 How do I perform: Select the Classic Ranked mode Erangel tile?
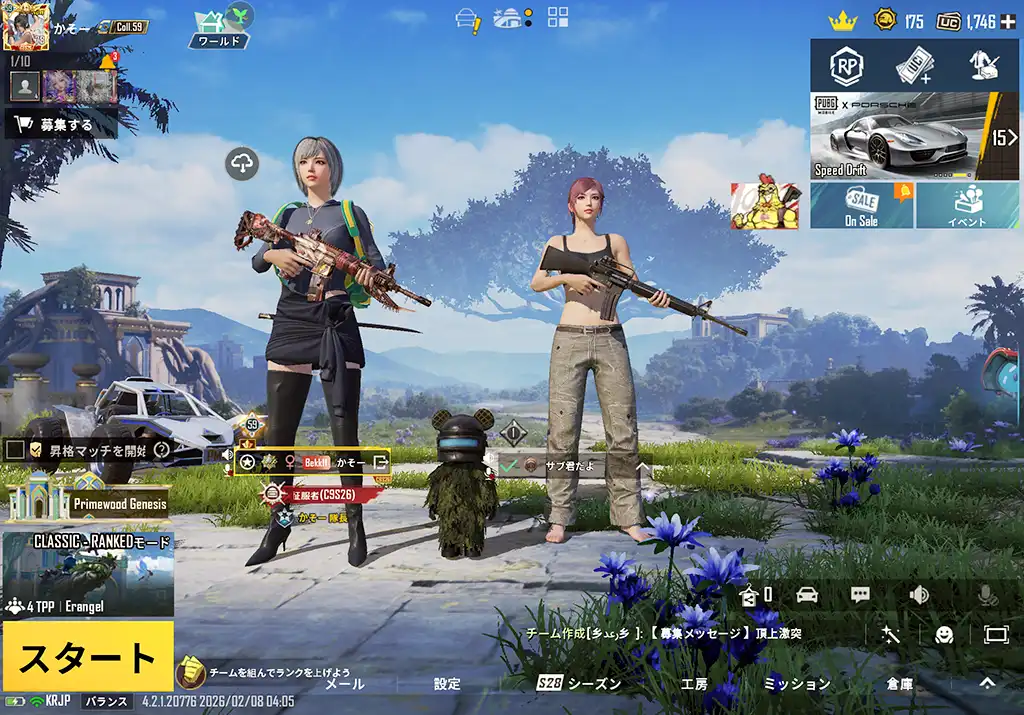(88, 574)
